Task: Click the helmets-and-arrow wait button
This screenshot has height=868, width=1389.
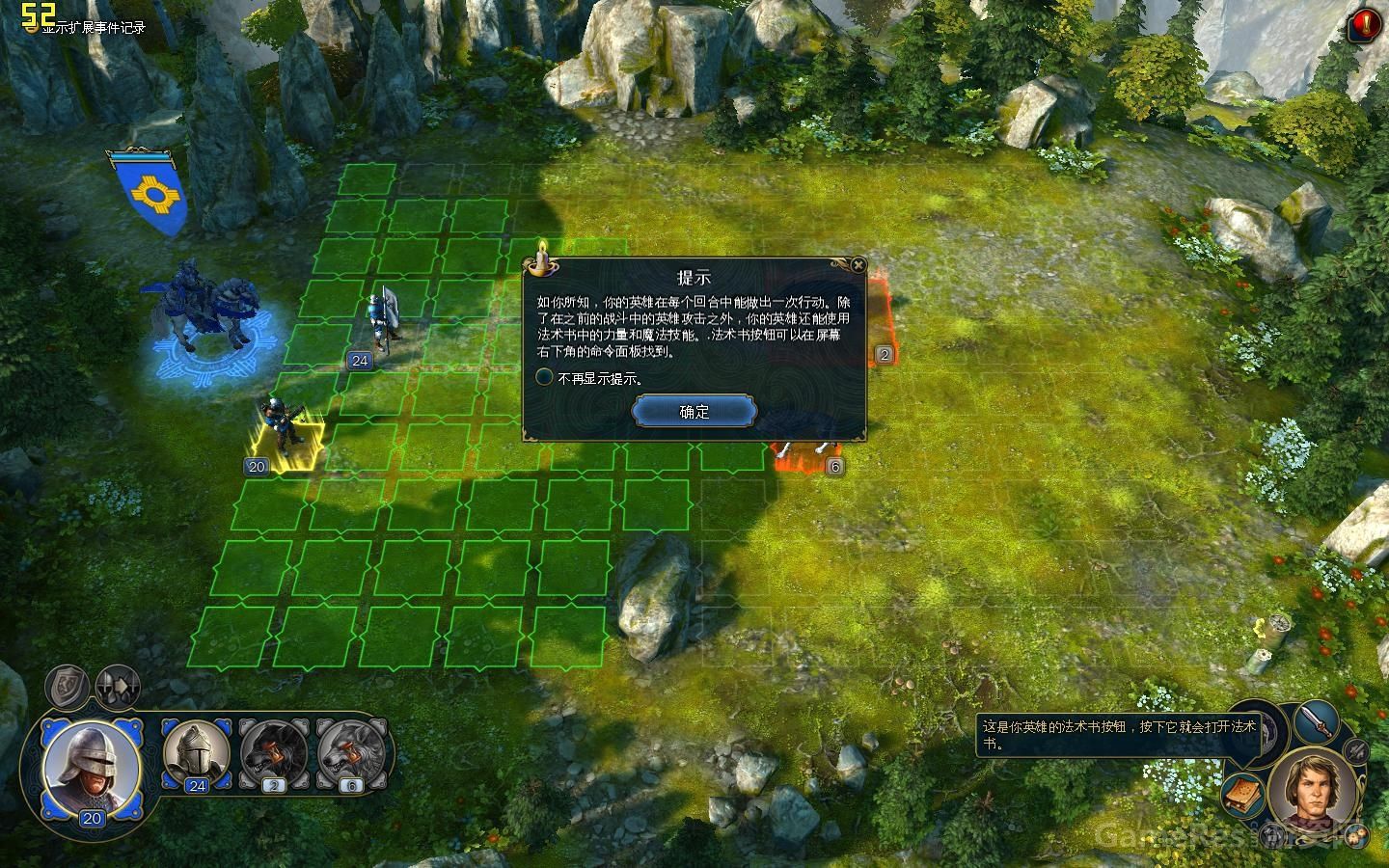Action: pos(118,685)
